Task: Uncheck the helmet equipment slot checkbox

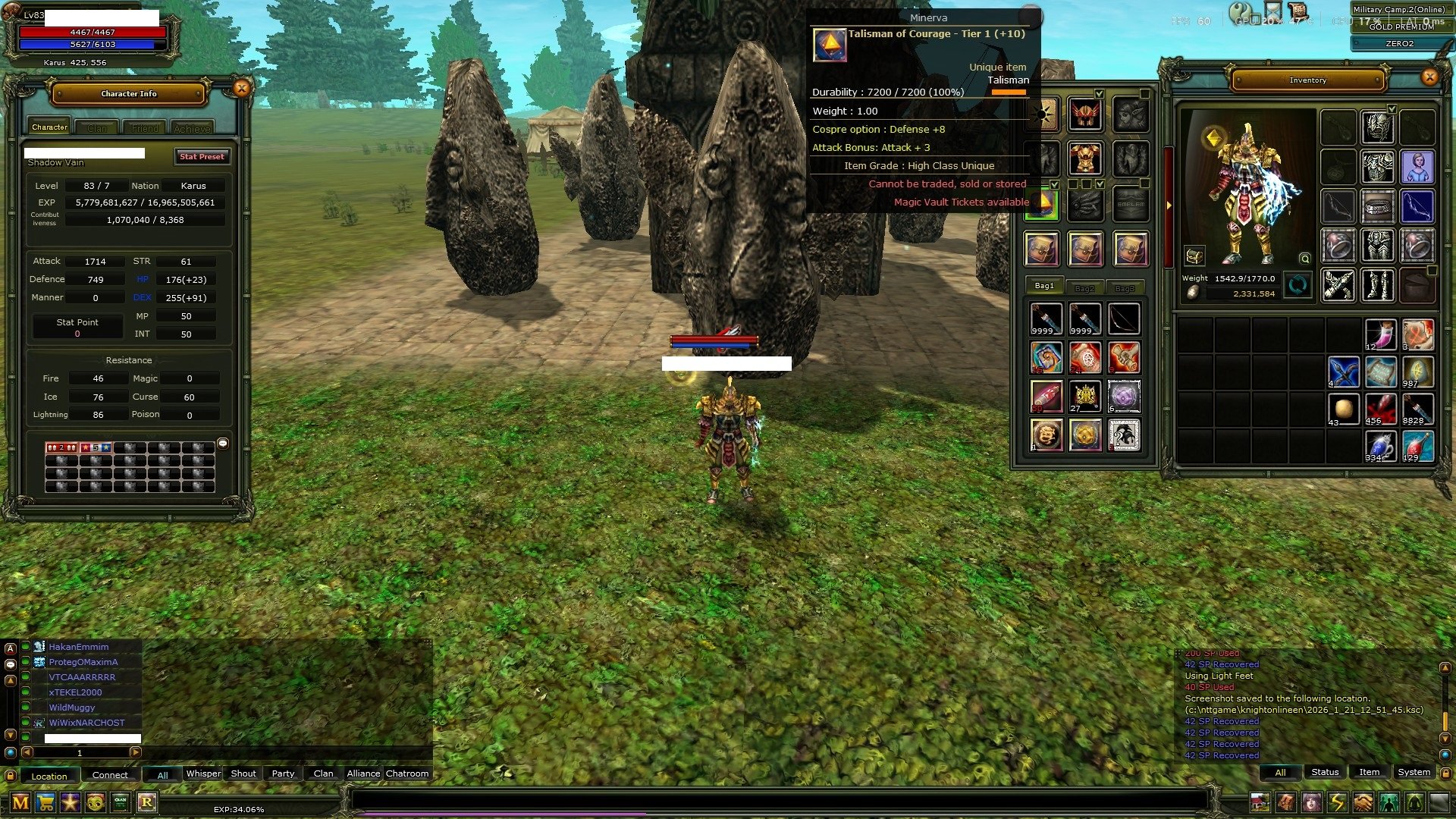Action: coord(1099,94)
